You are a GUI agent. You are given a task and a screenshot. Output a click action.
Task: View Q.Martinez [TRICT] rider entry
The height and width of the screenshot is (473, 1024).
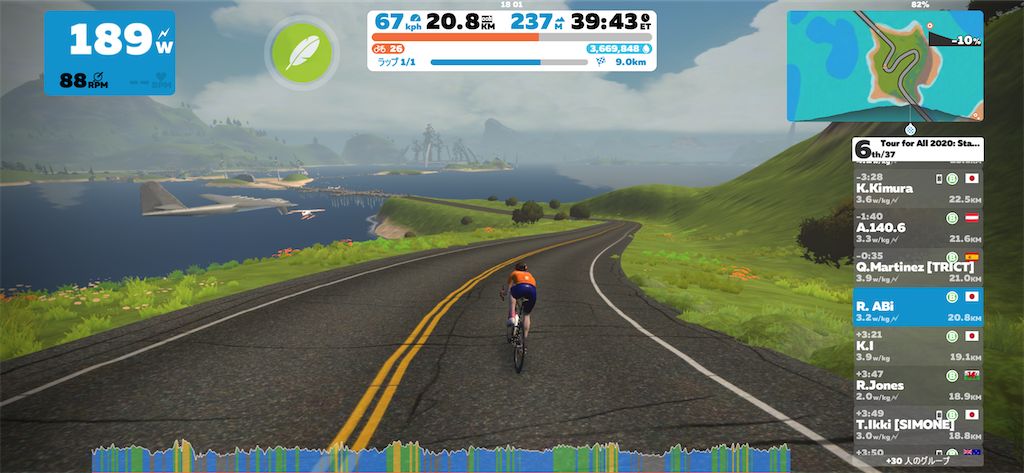[x=917, y=266]
